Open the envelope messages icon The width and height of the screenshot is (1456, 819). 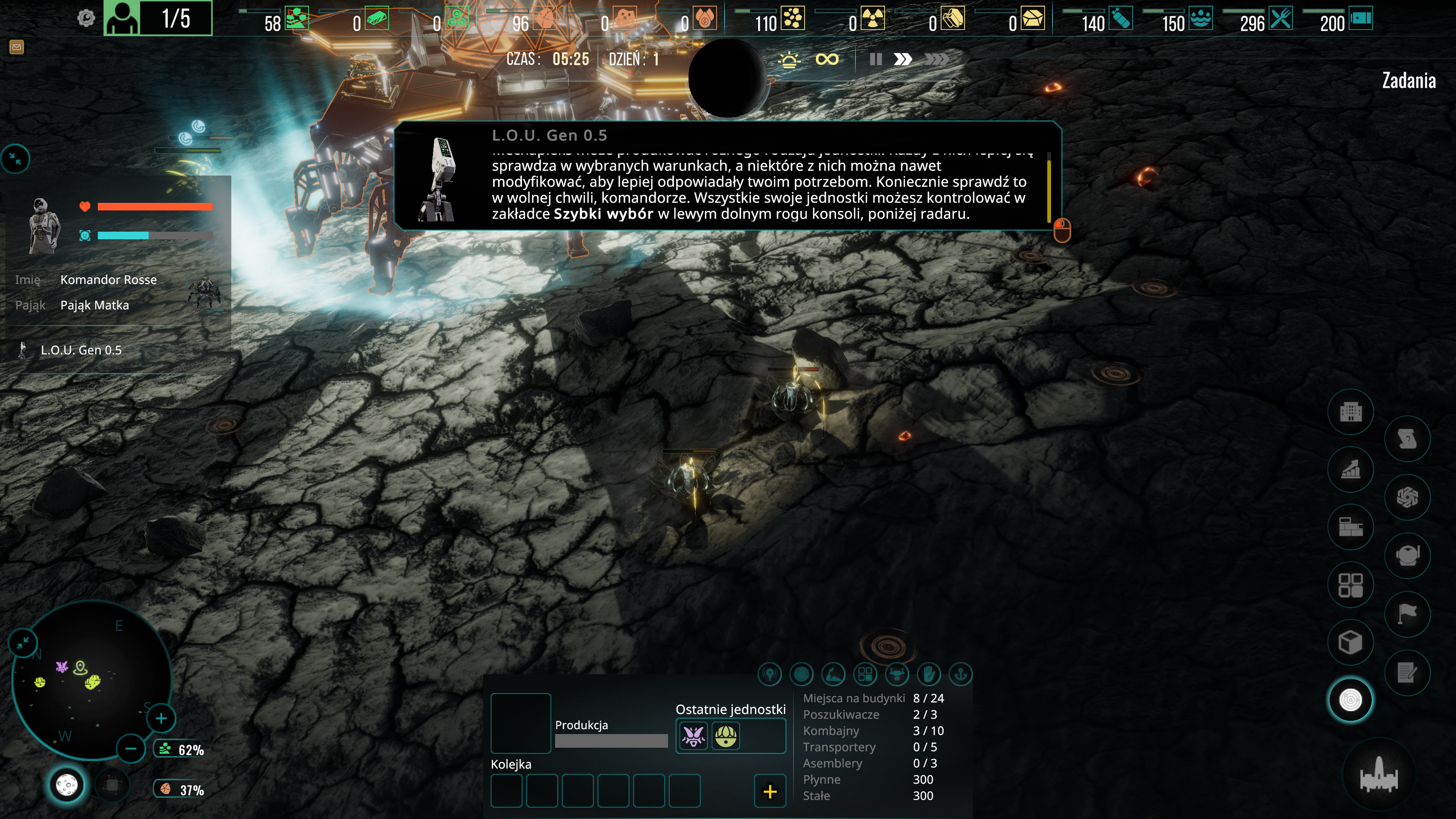click(x=16, y=47)
